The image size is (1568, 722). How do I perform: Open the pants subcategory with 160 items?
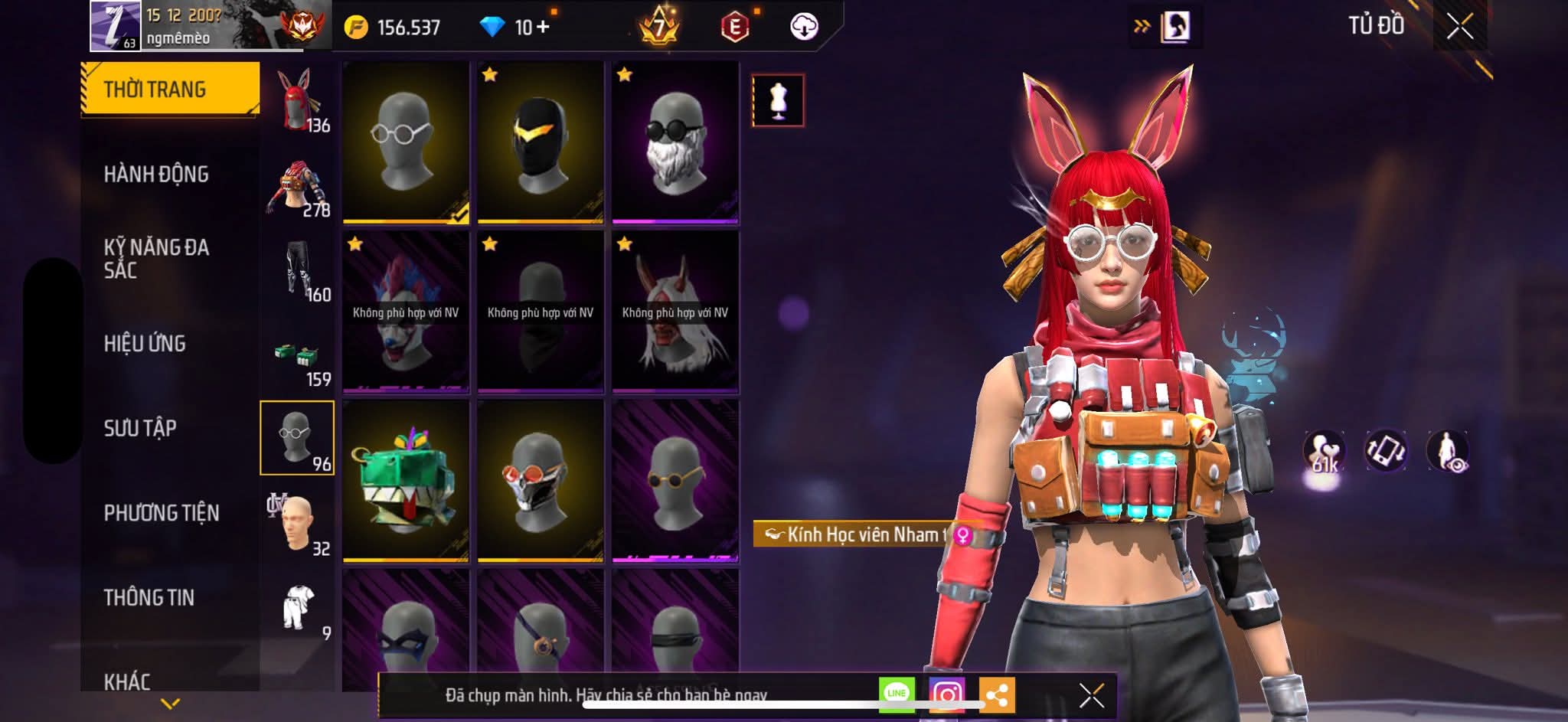click(x=298, y=270)
